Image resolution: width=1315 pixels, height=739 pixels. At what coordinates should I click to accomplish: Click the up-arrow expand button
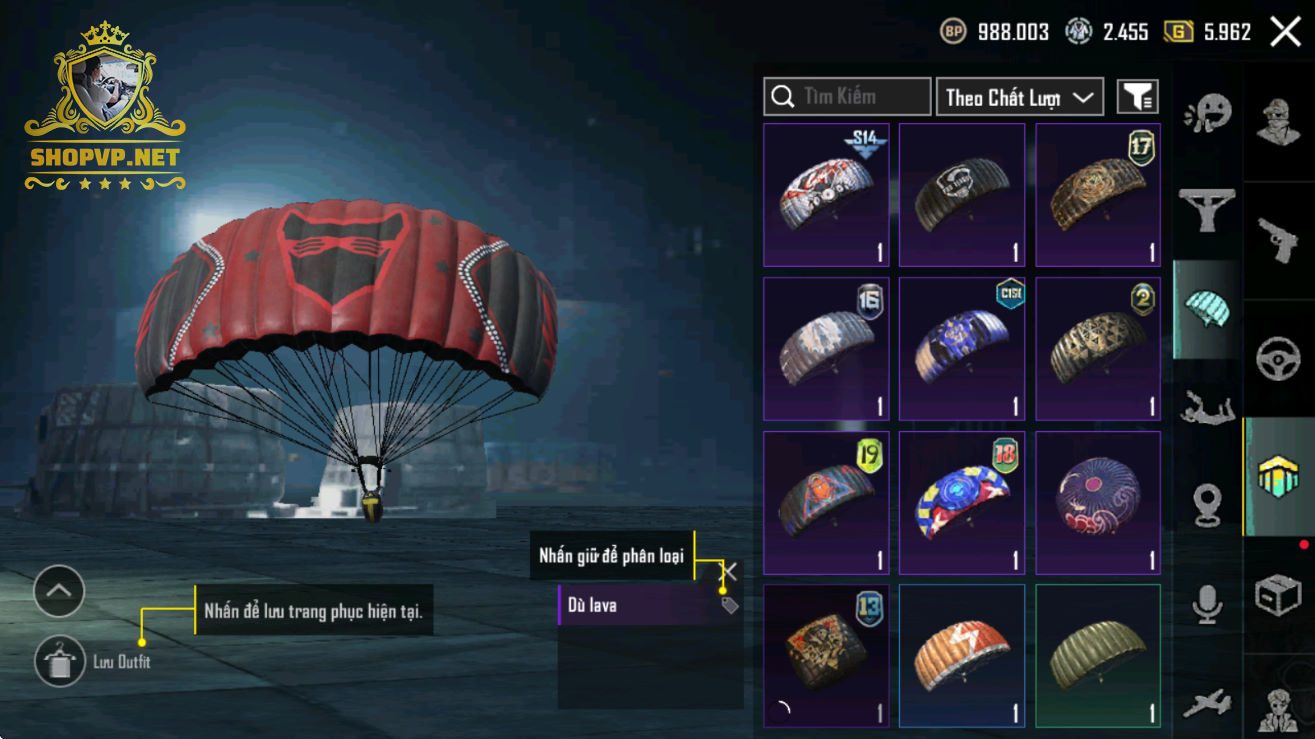(59, 592)
